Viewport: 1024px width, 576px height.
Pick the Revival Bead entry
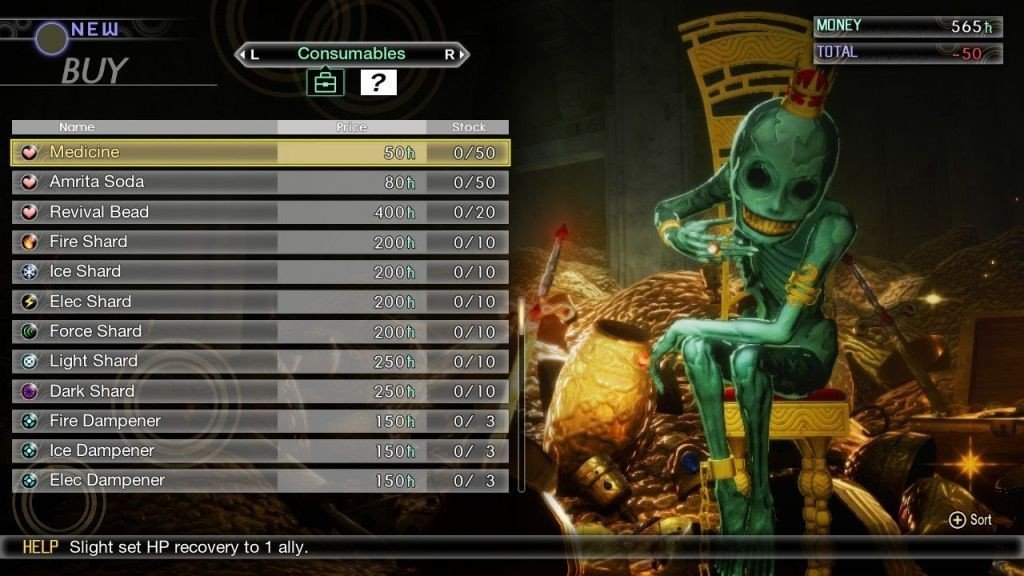click(x=260, y=212)
